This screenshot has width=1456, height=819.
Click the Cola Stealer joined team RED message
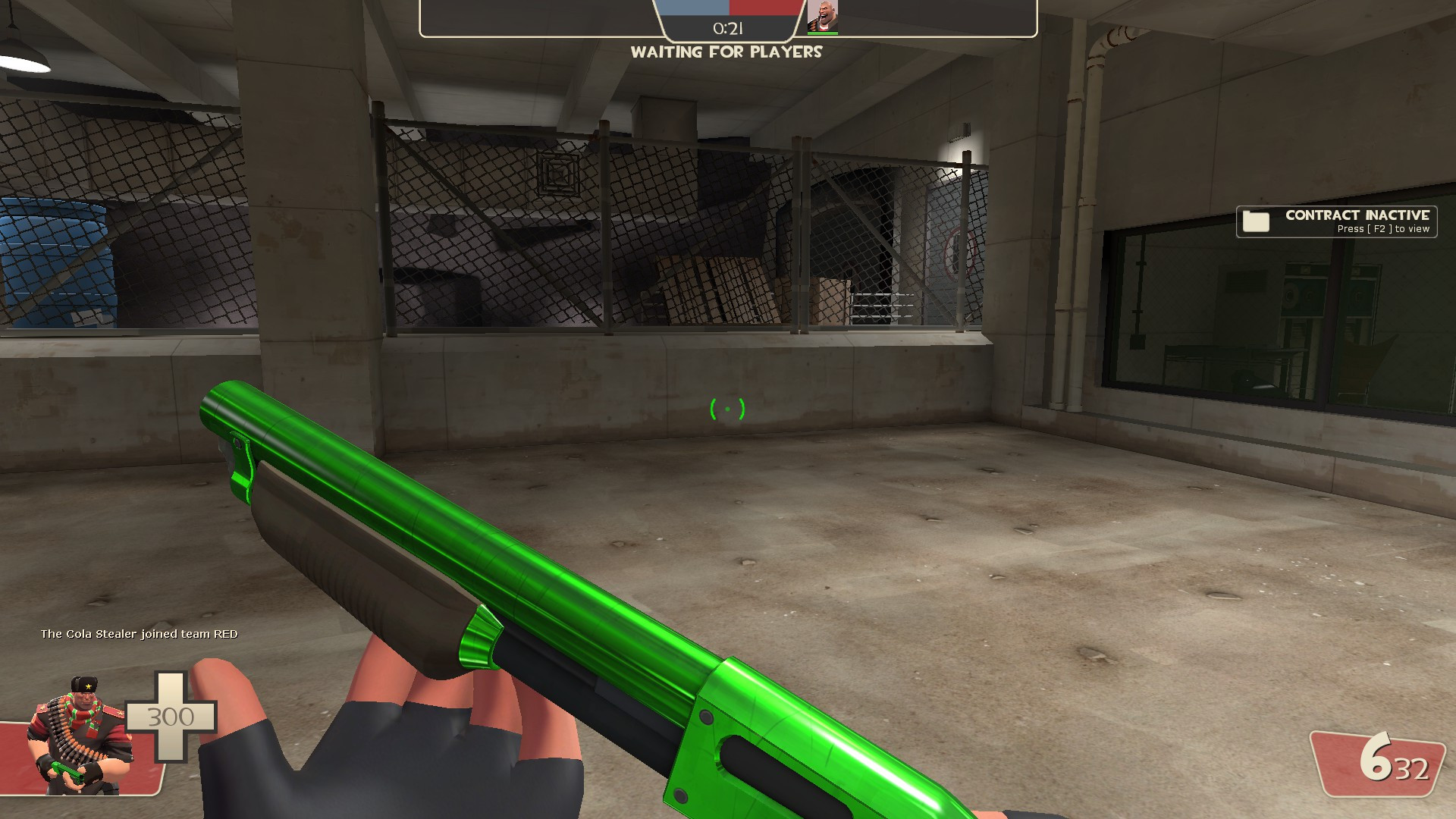click(x=139, y=633)
